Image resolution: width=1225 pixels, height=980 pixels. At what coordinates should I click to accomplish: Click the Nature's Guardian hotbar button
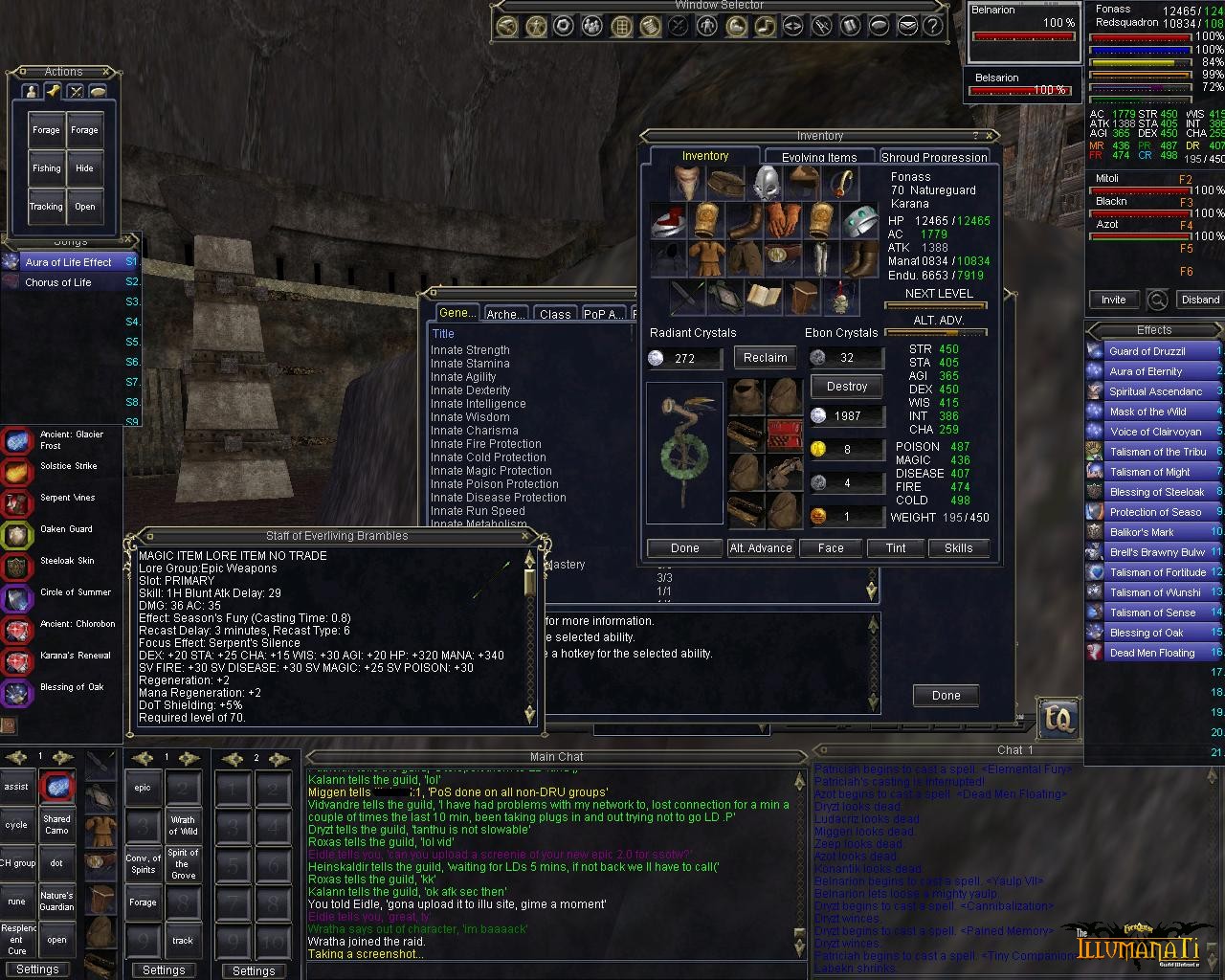point(56,902)
